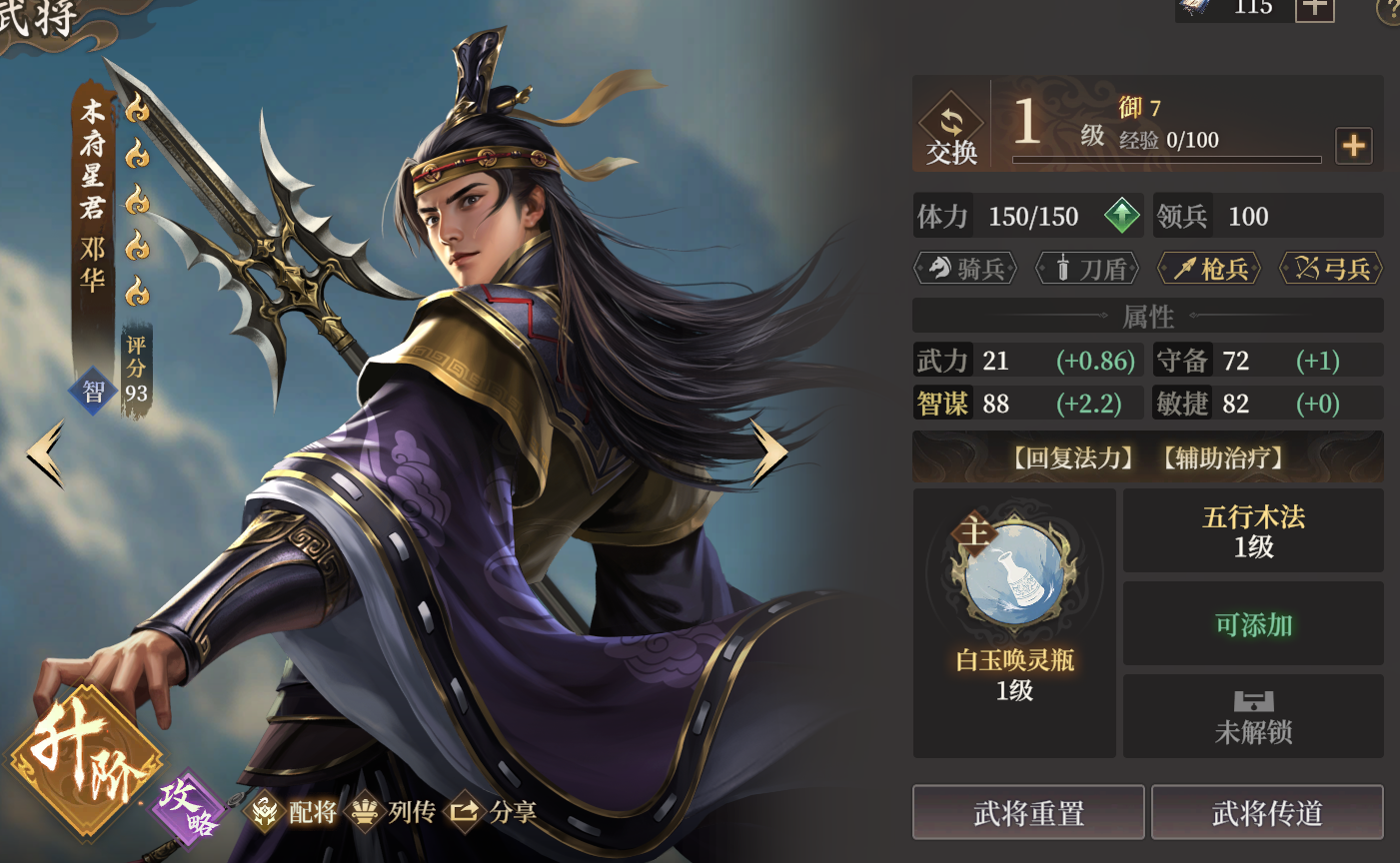Select the 交换 swap icon

pos(950,124)
